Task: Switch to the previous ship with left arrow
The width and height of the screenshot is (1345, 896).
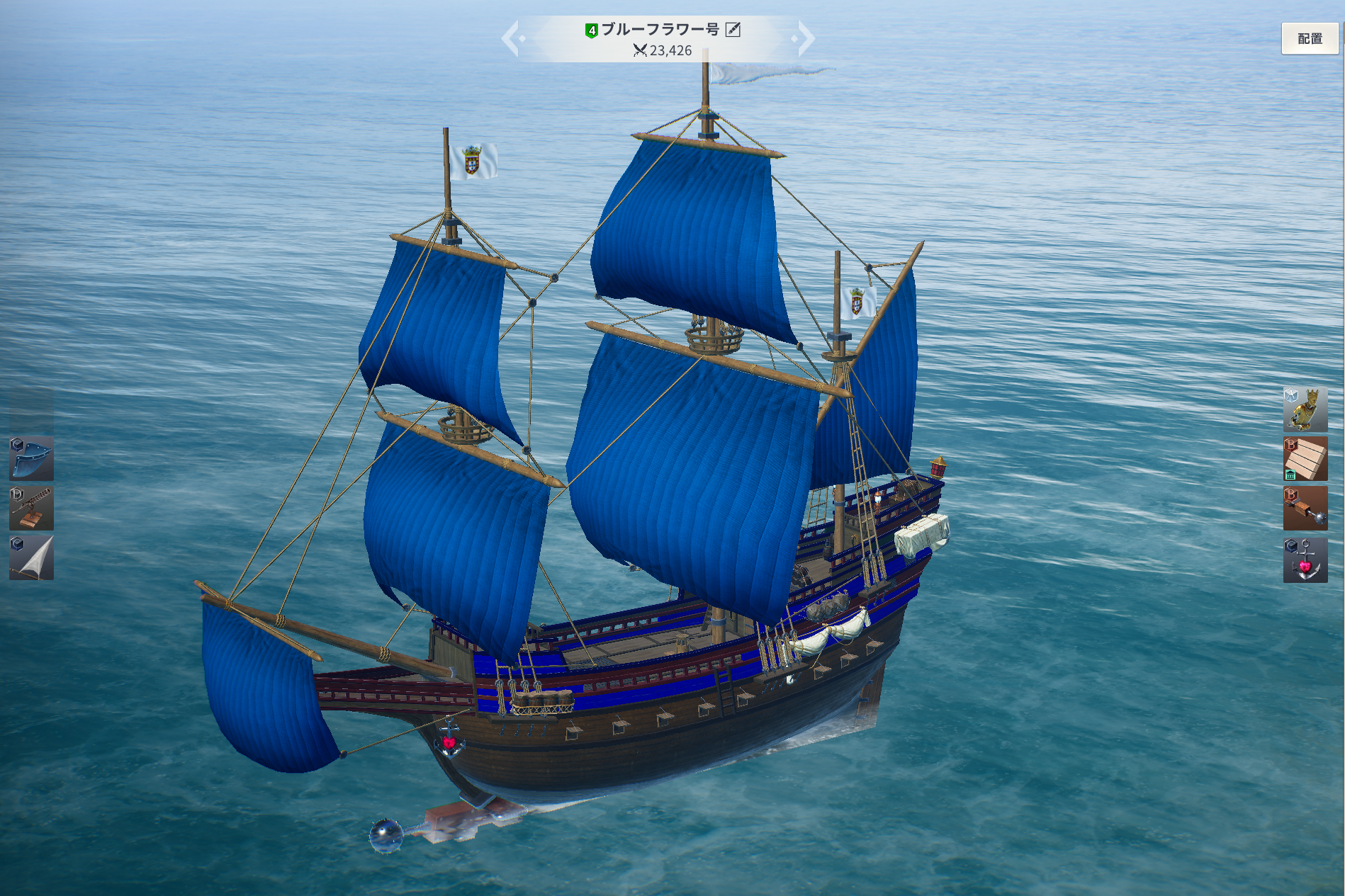Action: click(512, 38)
